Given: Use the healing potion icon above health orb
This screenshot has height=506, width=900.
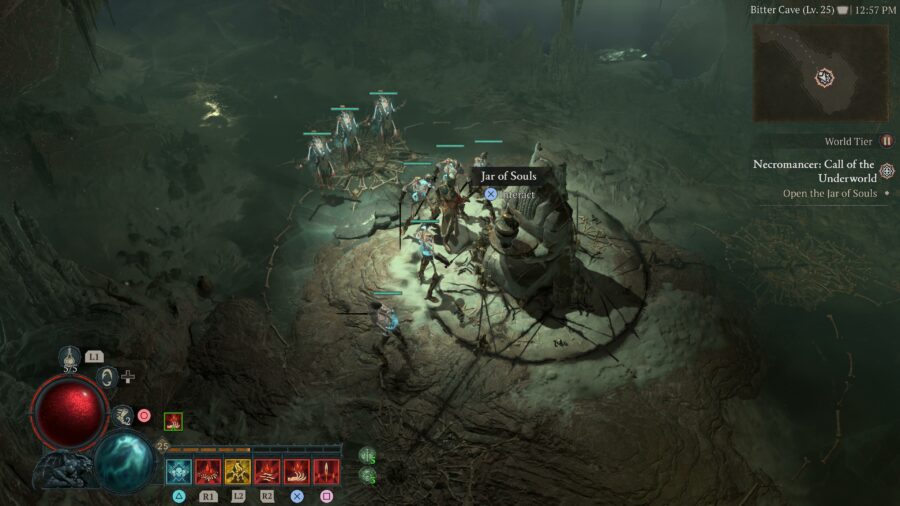Looking at the screenshot, I should click(69, 356).
